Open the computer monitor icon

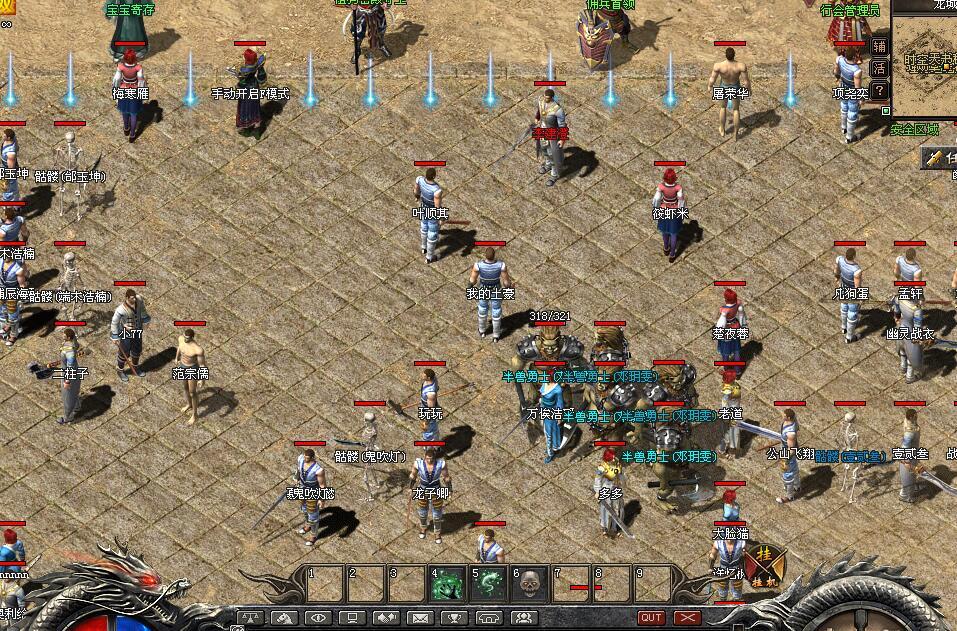pyautogui.click(x=351, y=618)
